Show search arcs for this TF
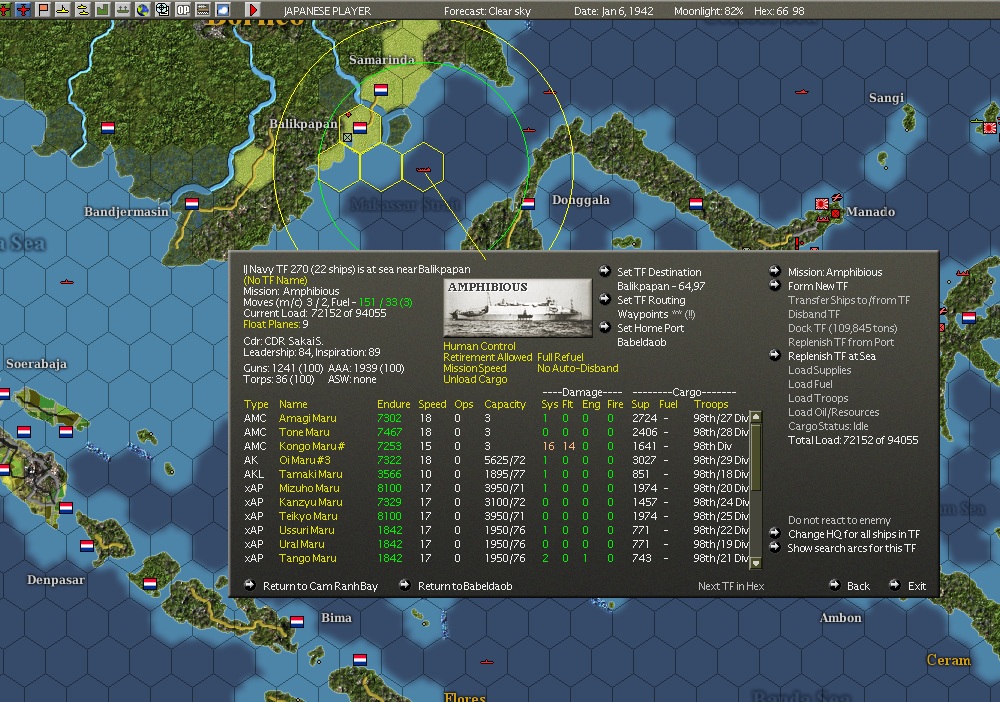1000x702 pixels. [x=851, y=548]
